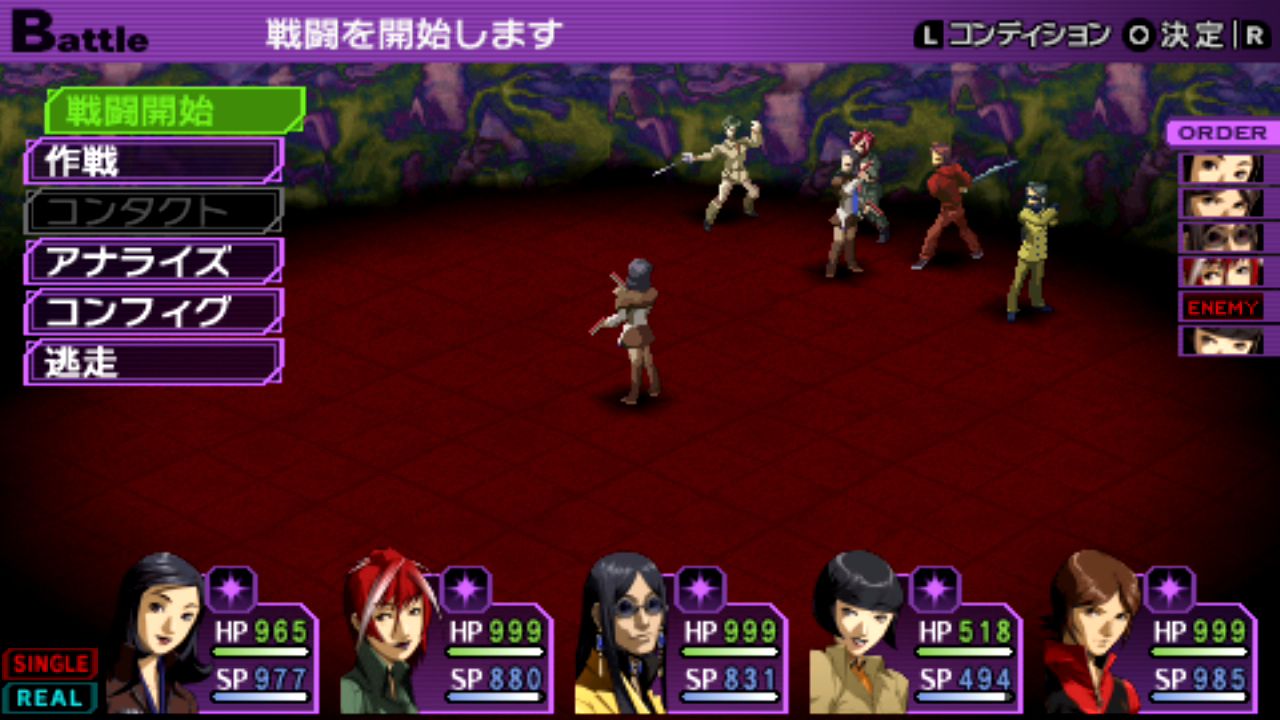Toggle the SINGLE mode badge

coord(50,664)
